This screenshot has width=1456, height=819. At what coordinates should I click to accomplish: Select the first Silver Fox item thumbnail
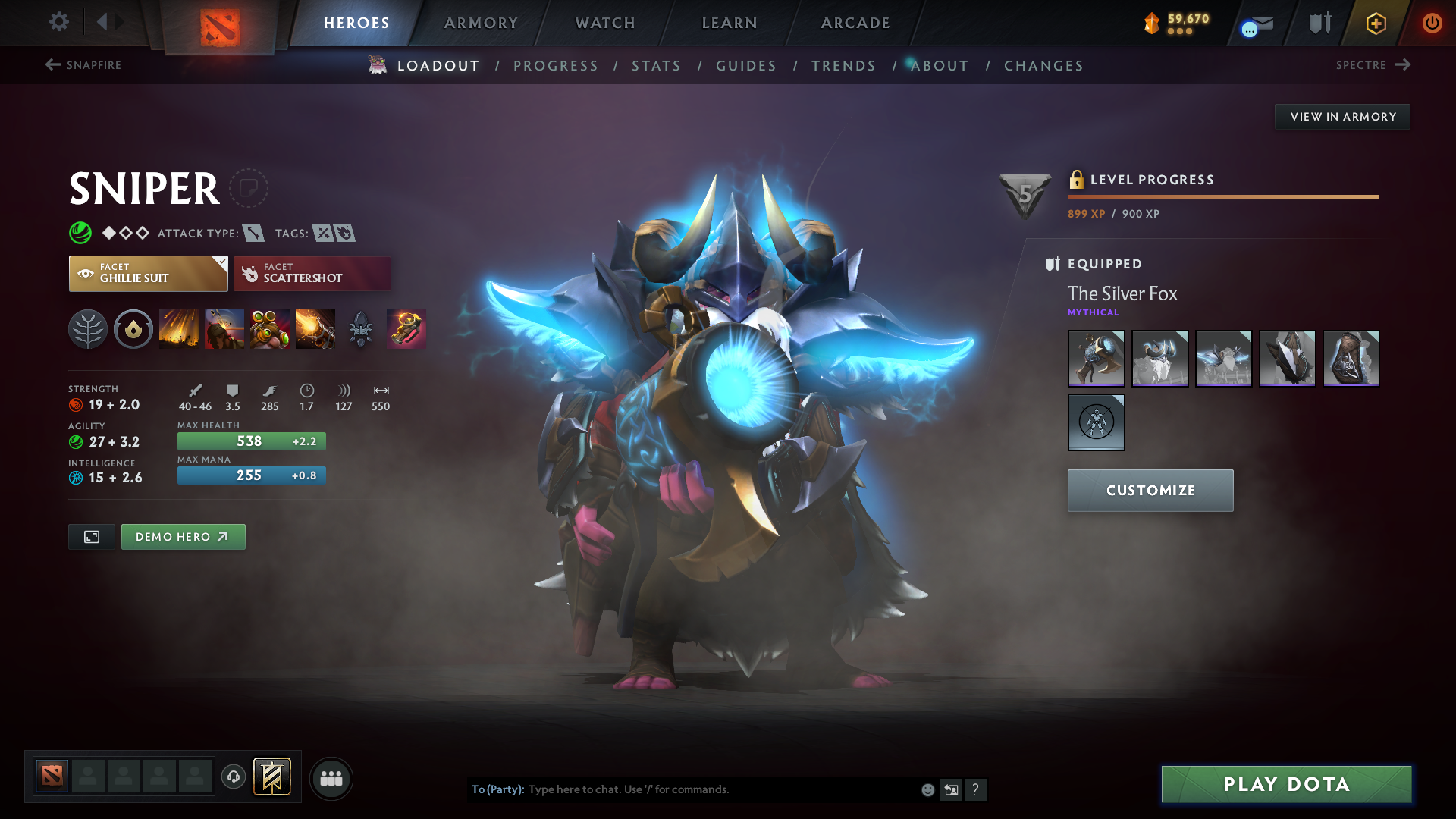1096,359
